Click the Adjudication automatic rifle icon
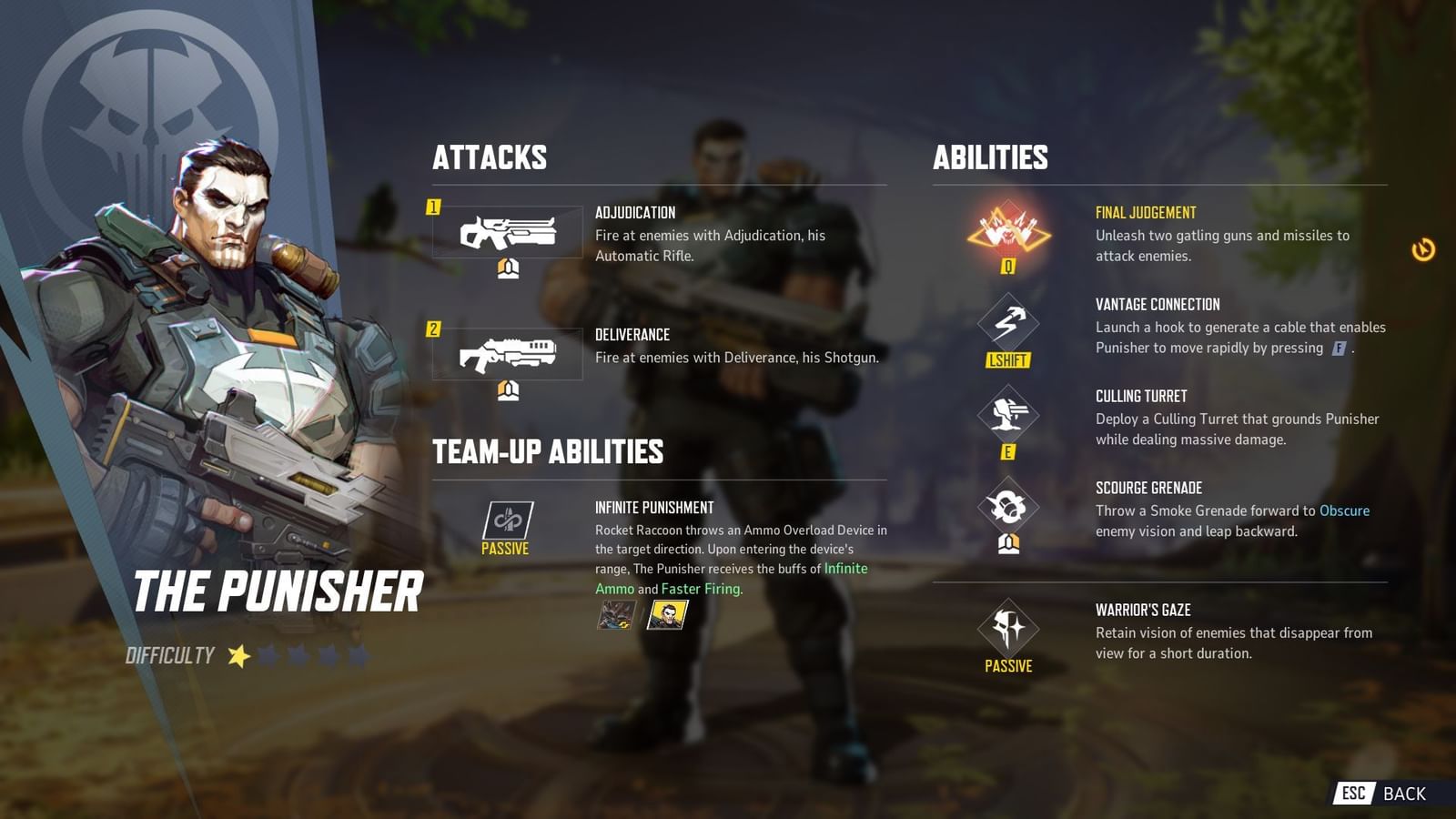The image size is (1456, 819). 510,234
